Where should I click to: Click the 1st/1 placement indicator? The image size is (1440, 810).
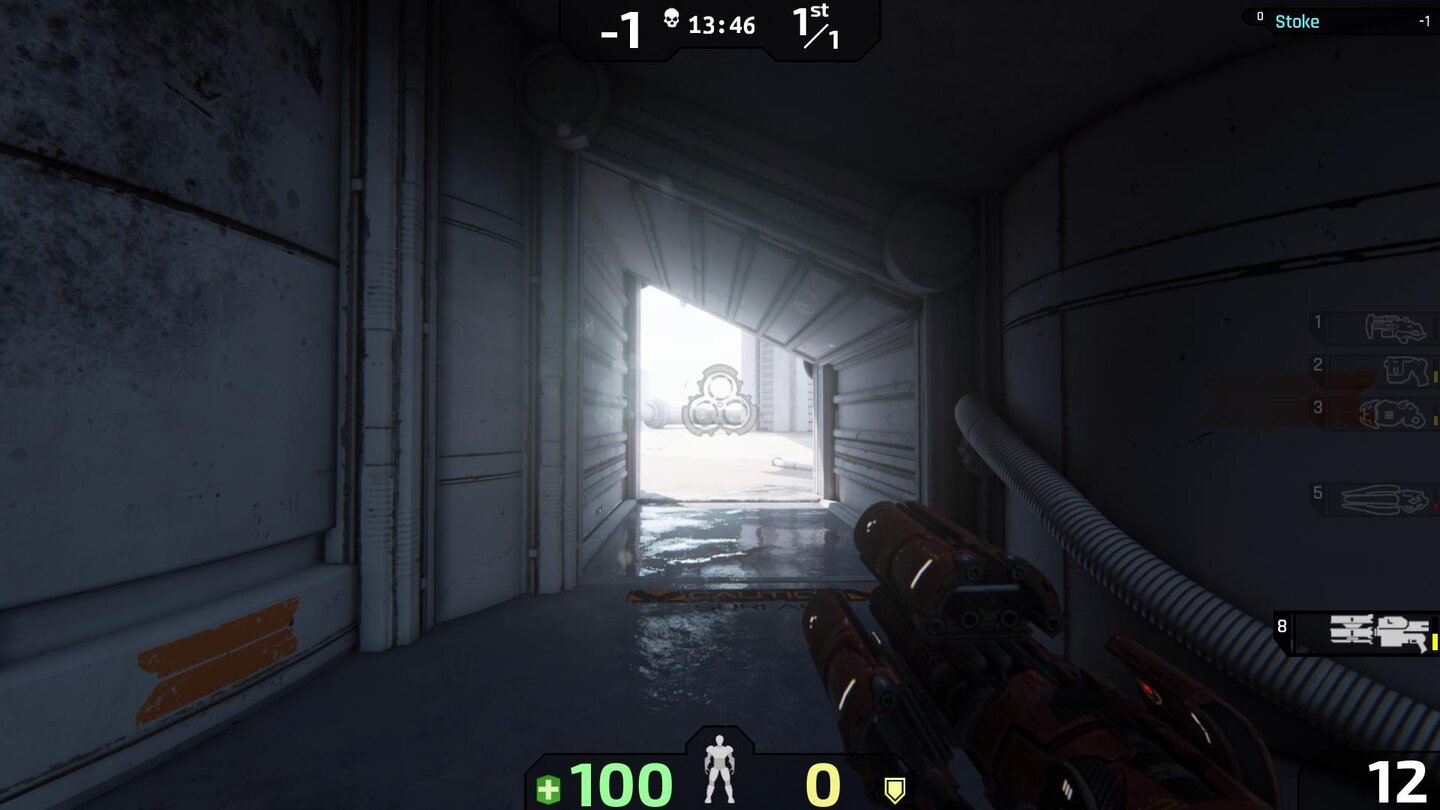(816, 25)
